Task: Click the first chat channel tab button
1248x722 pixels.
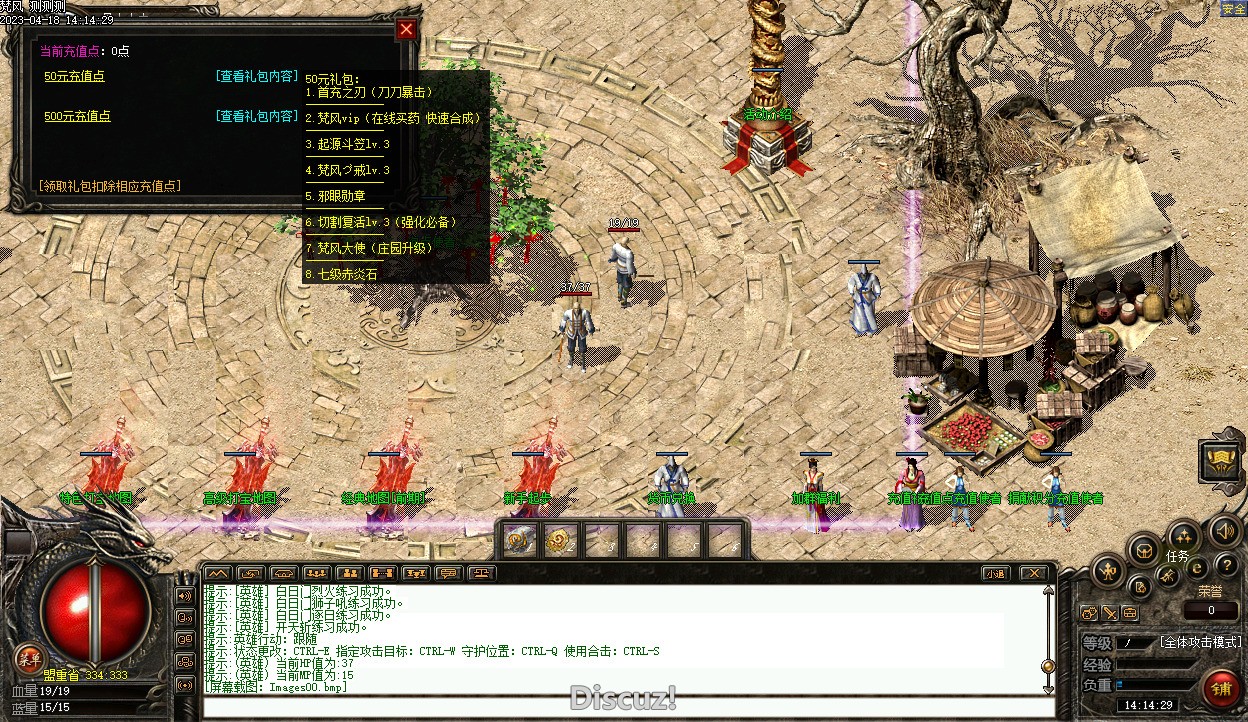Action: [x=217, y=574]
